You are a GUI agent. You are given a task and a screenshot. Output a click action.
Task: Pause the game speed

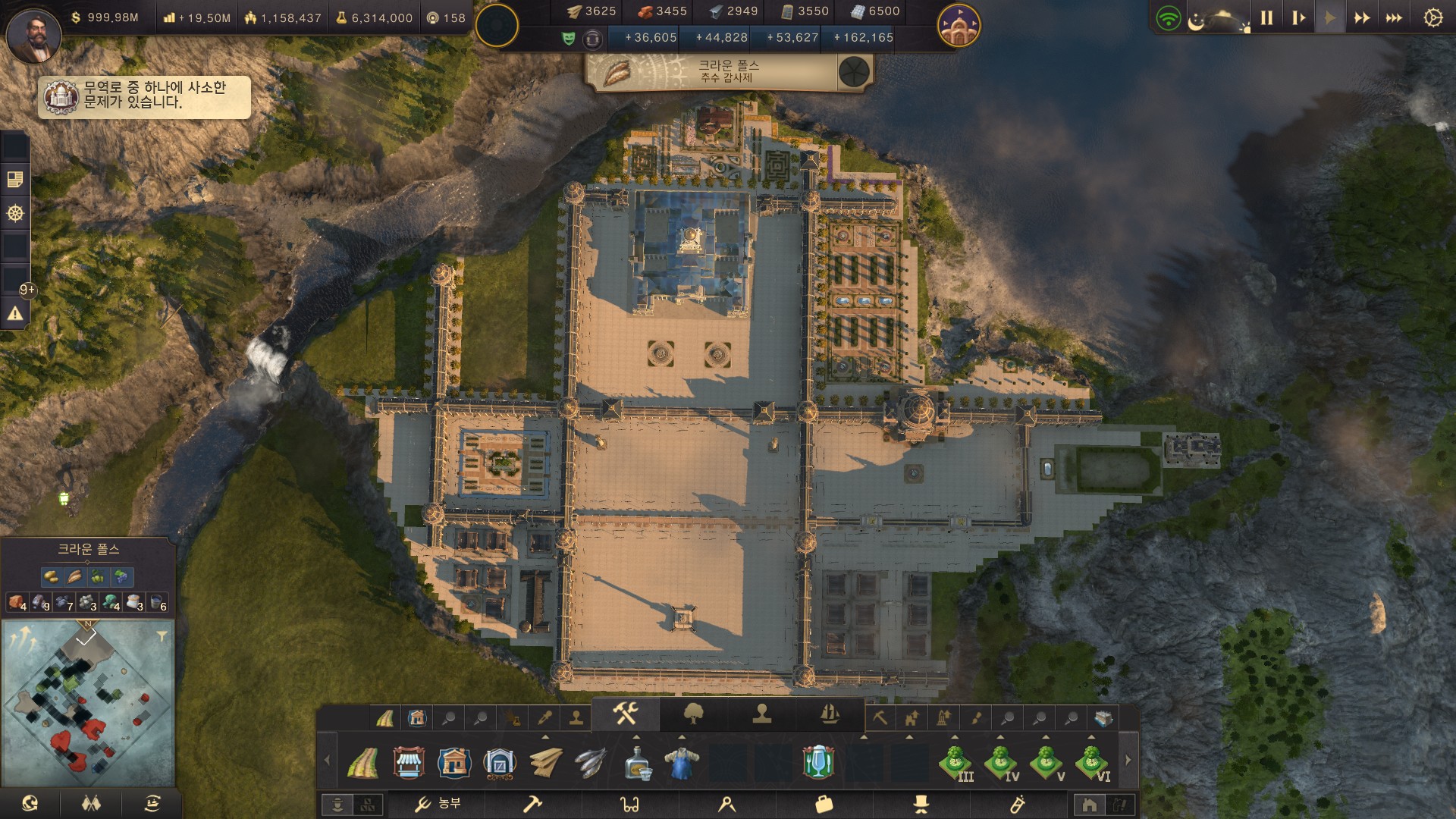(x=1266, y=18)
